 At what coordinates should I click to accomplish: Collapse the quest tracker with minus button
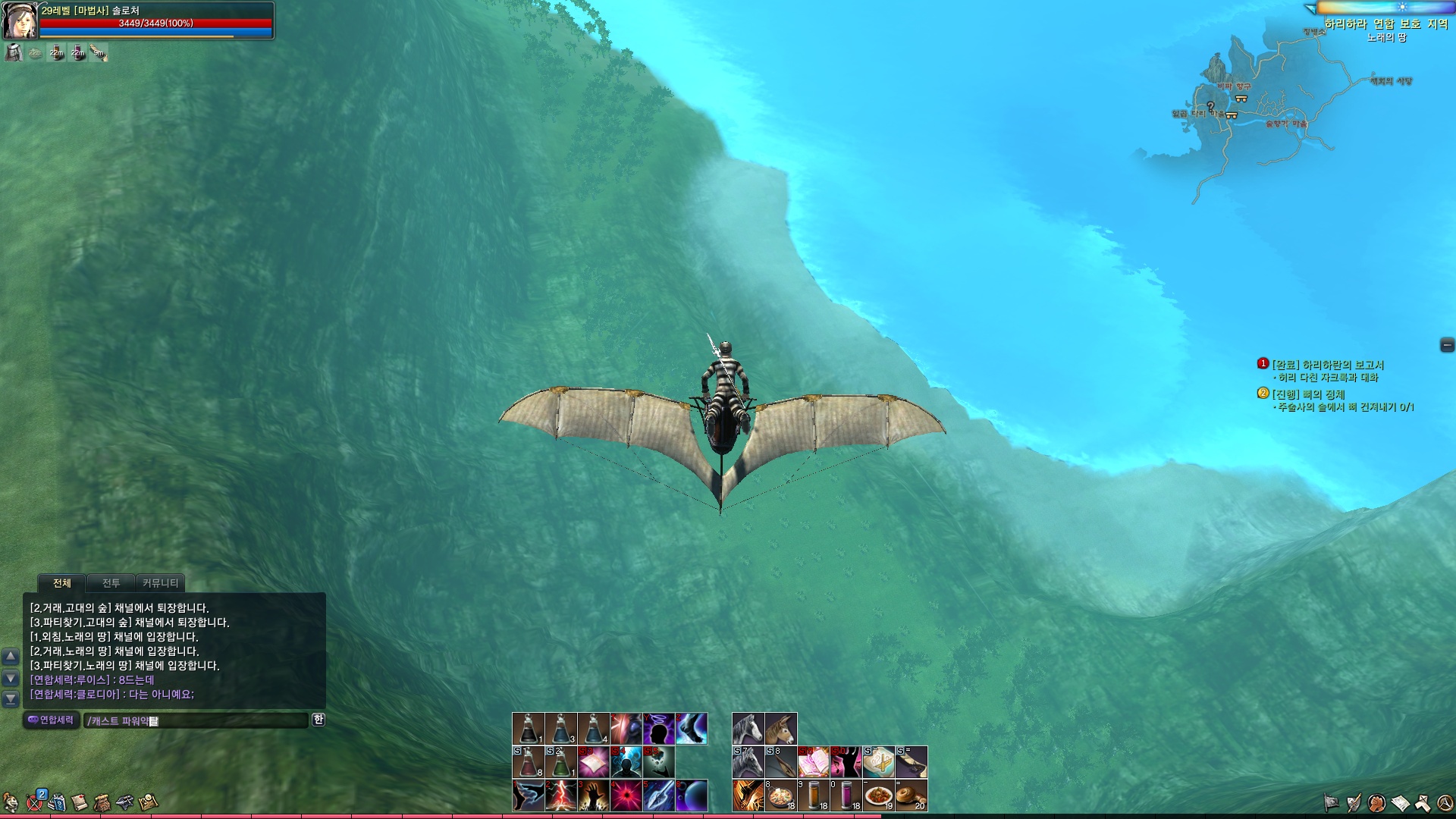(1447, 345)
